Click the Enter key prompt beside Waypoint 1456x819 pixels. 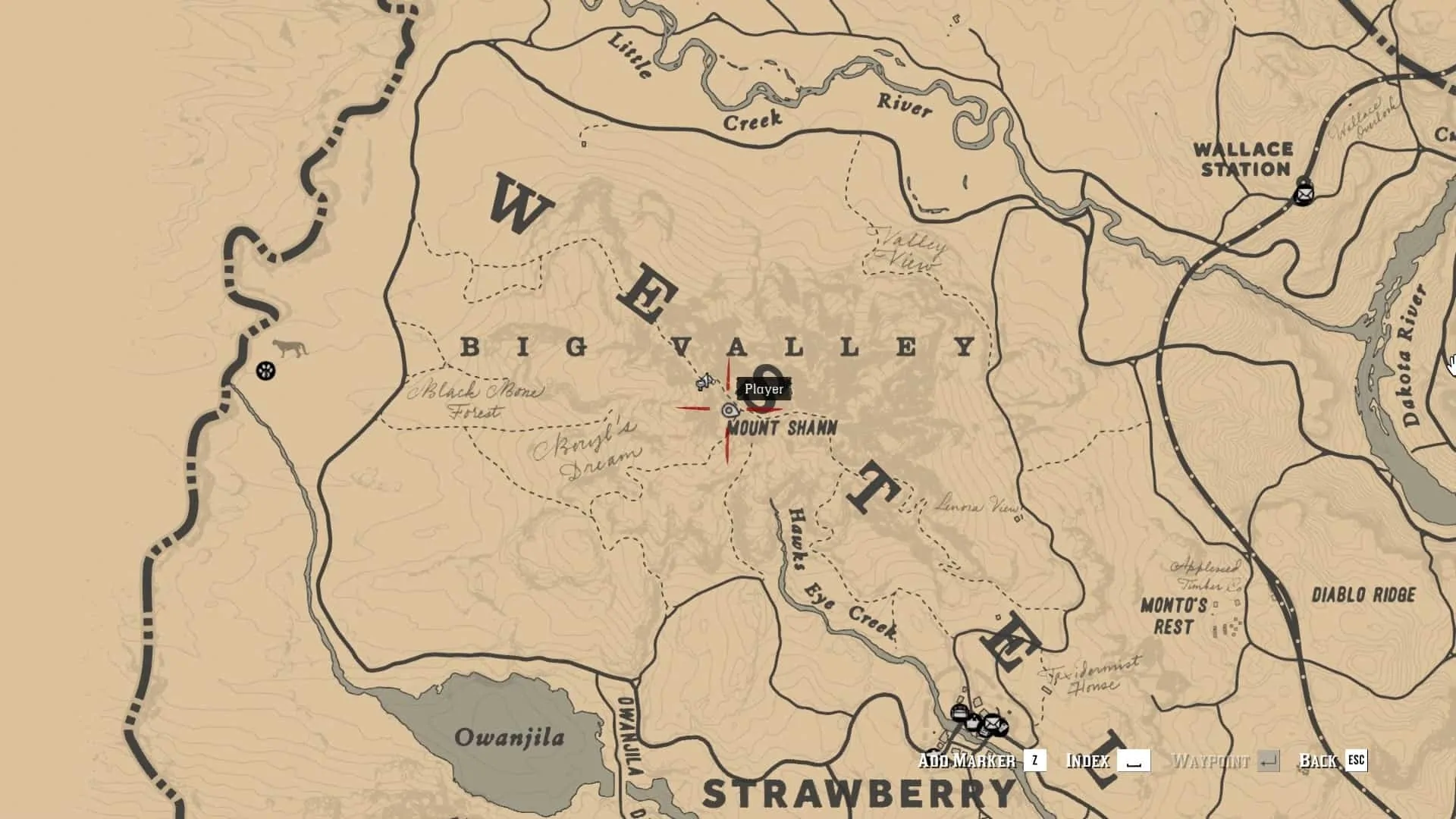tap(1268, 761)
